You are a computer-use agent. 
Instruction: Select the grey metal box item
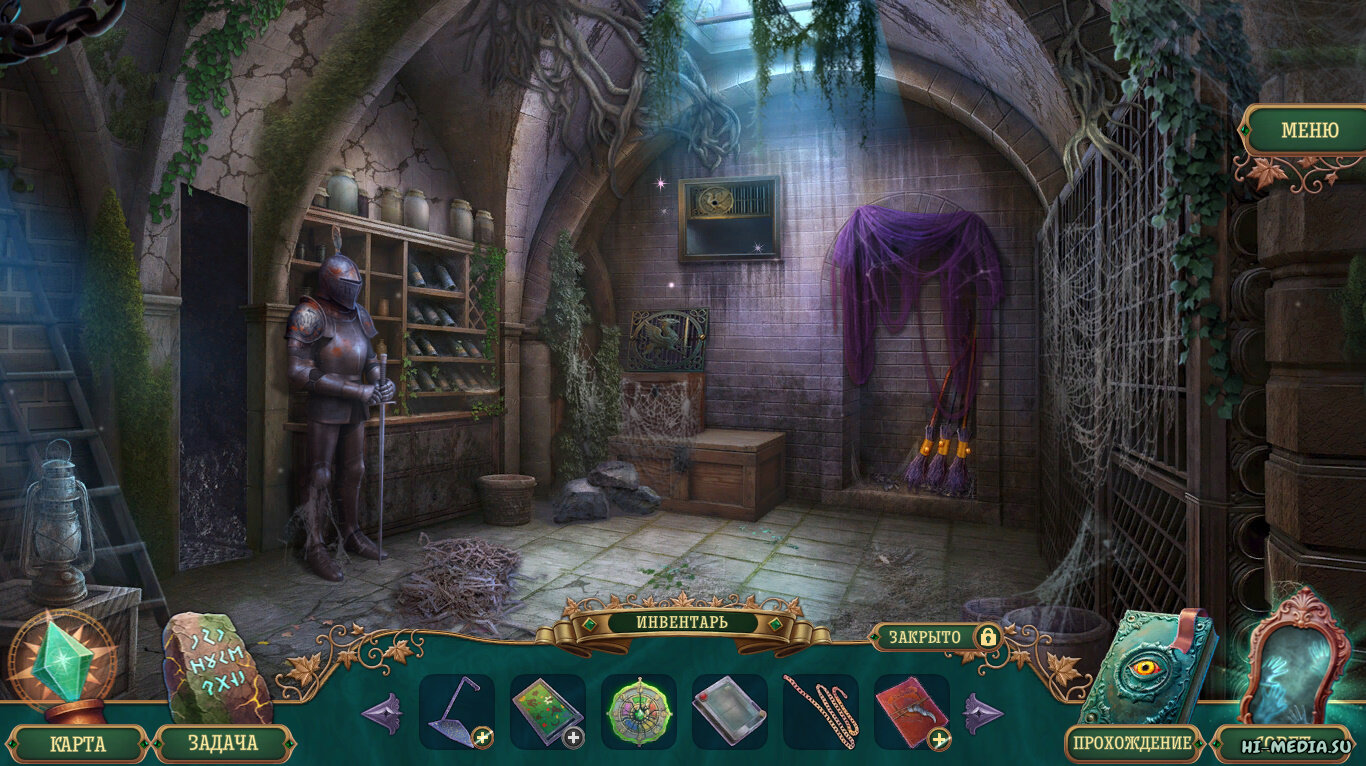pyautogui.click(x=729, y=711)
